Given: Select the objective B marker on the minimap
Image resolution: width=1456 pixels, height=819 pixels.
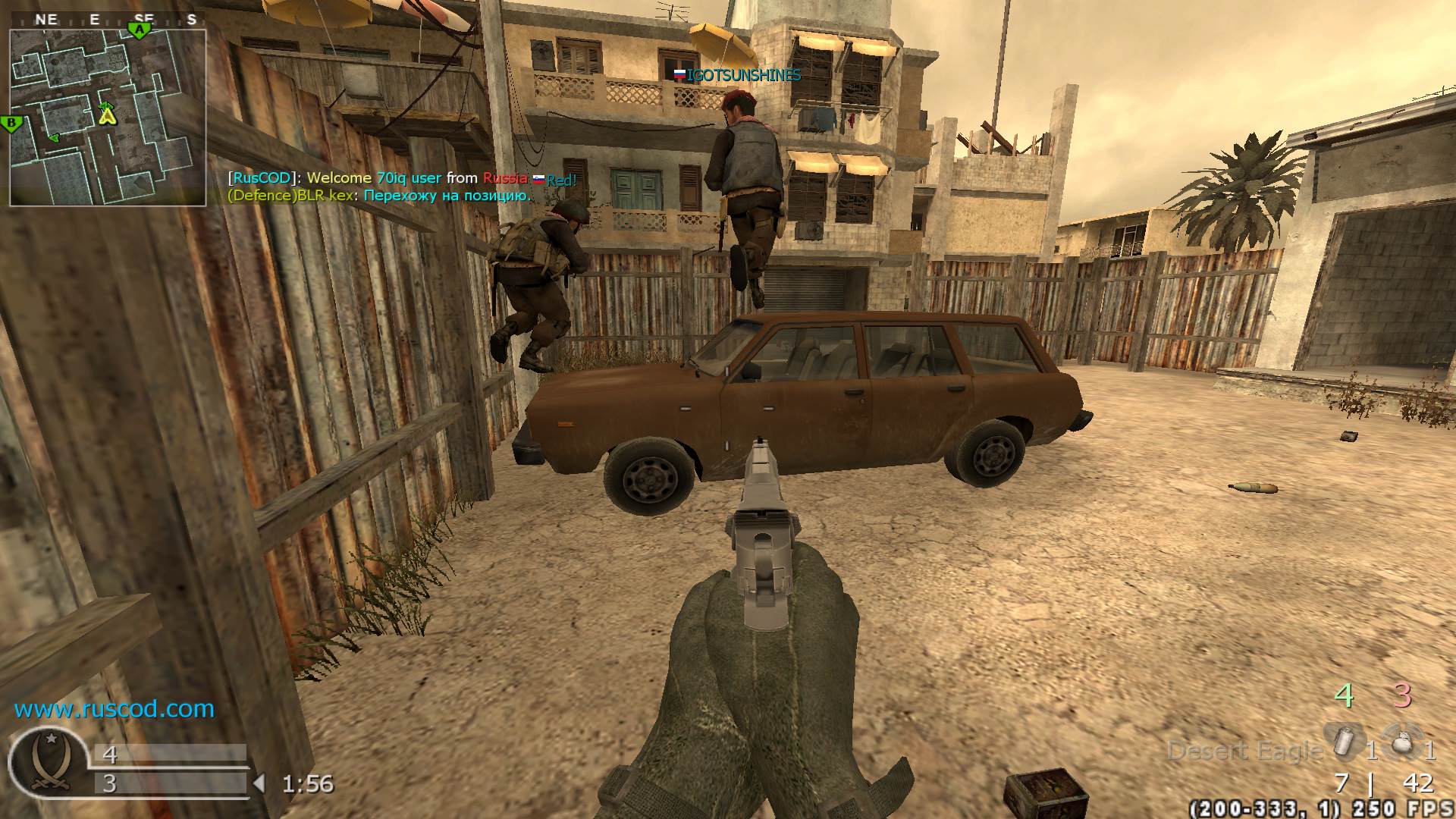Looking at the screenshot, I should click(11, 124).
